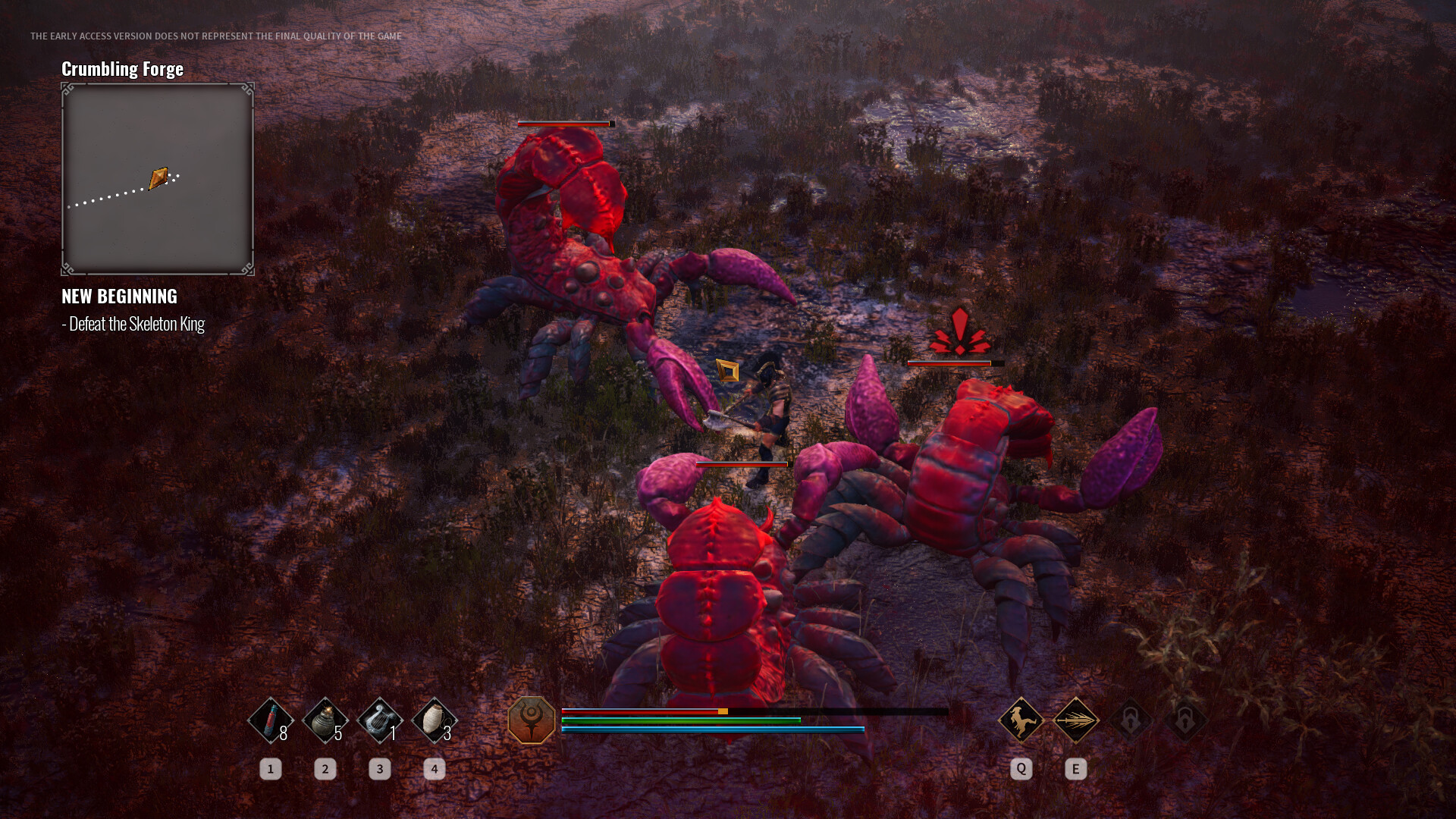1456x819 pixels.
Task: Select the white clay jar slot
Action: coord(434,720)
